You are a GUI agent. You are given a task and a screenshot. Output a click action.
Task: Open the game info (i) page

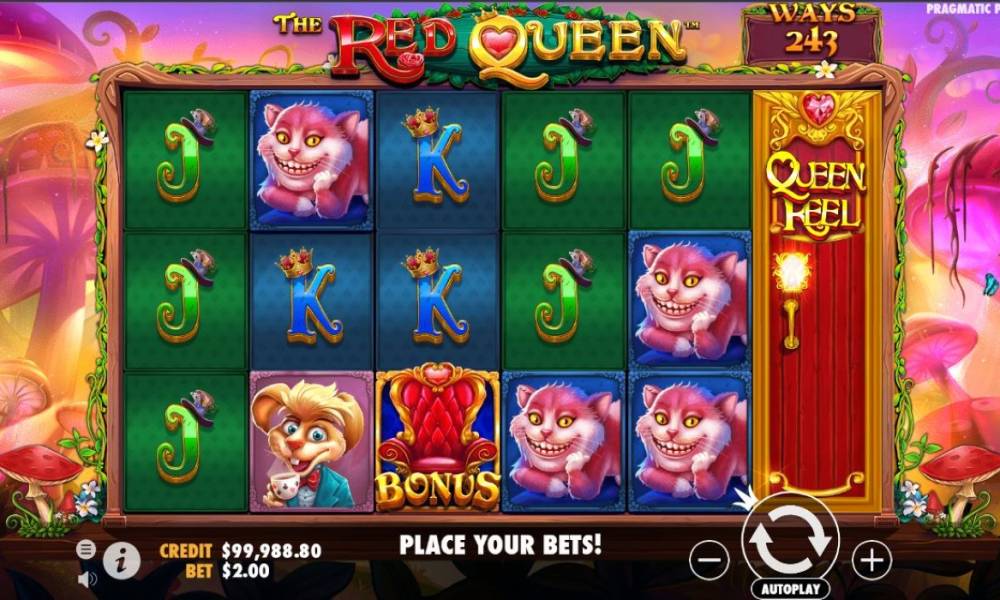[x=121, y=561]
